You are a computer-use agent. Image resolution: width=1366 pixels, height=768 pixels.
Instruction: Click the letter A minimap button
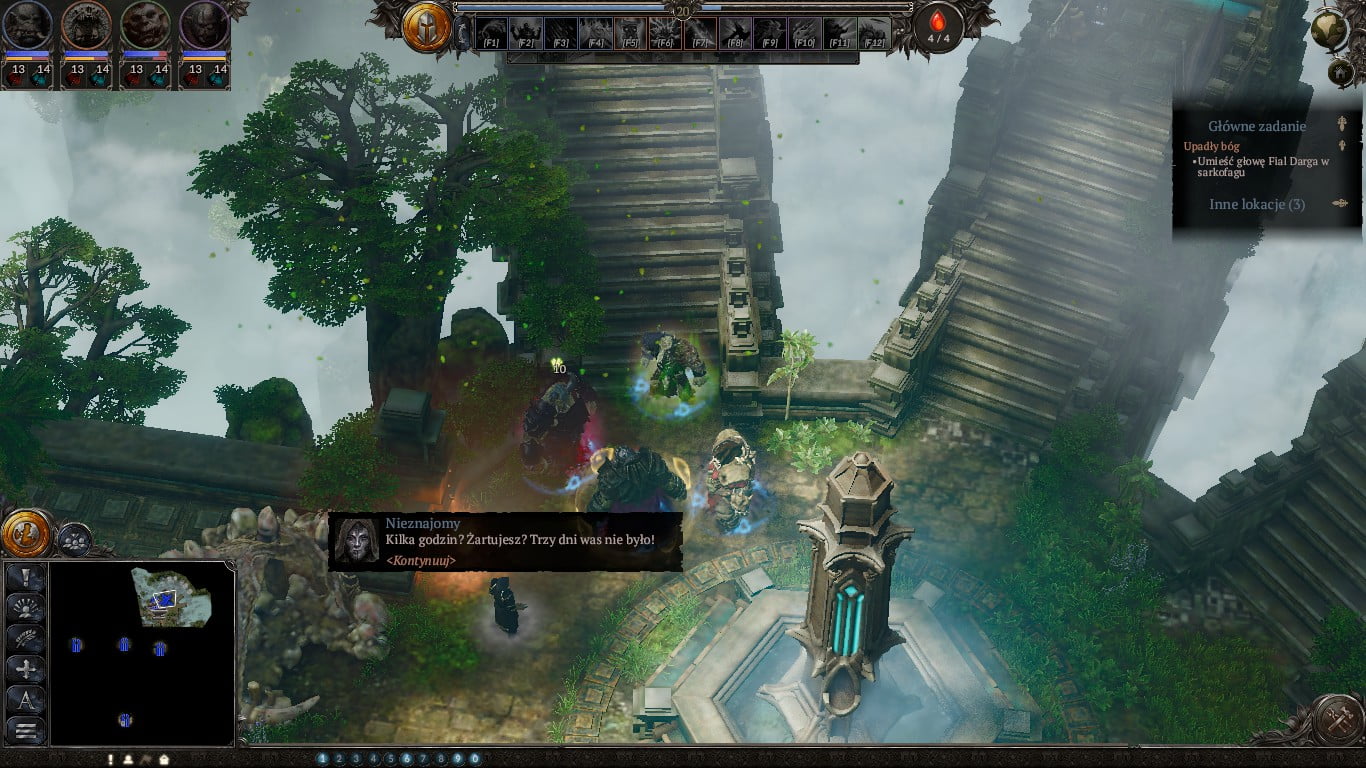pyautogui.click(x=26, y=699)
